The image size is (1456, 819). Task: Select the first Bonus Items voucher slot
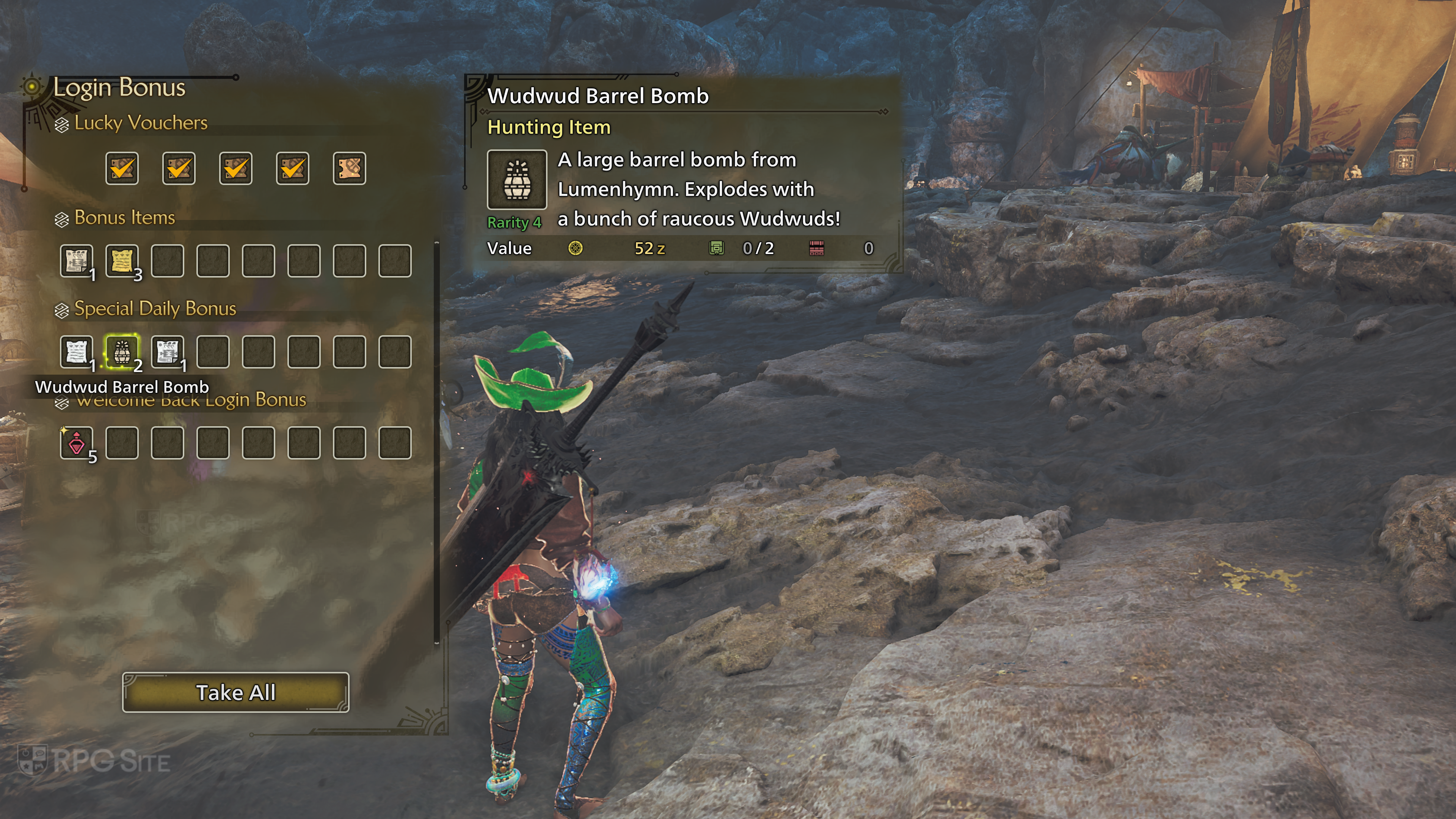76,260
